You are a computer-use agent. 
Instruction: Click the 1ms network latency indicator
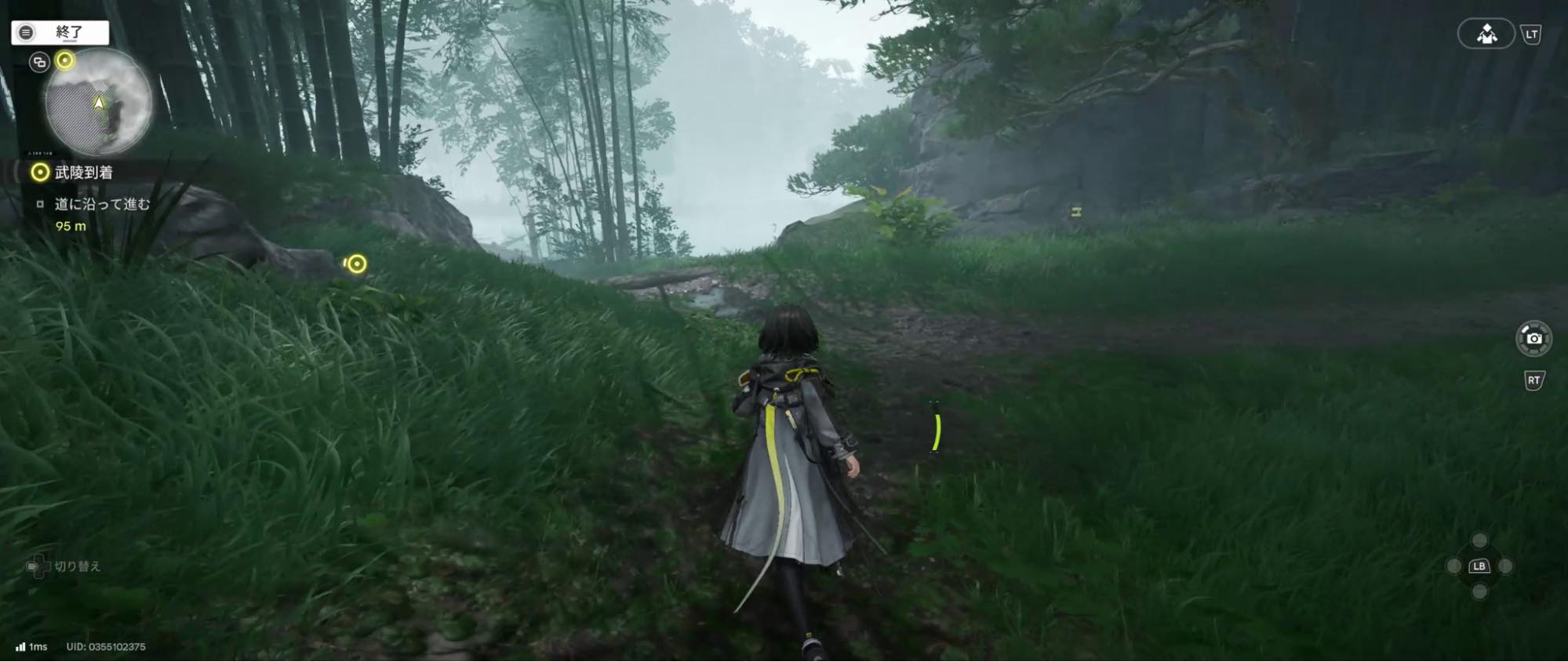pos(31,648)
